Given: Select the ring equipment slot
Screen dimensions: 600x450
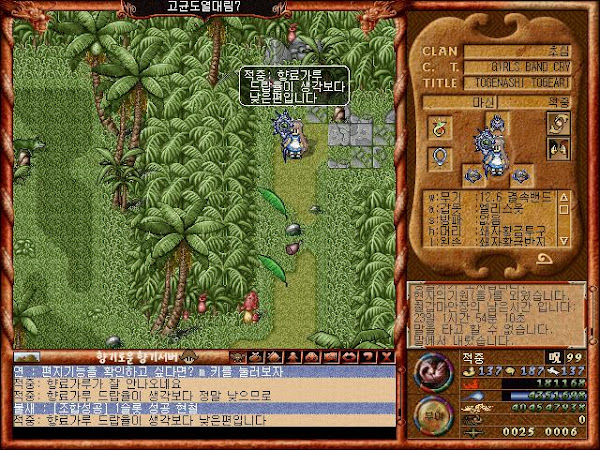Looking at the screenshot, I should (x=437, y=125).
